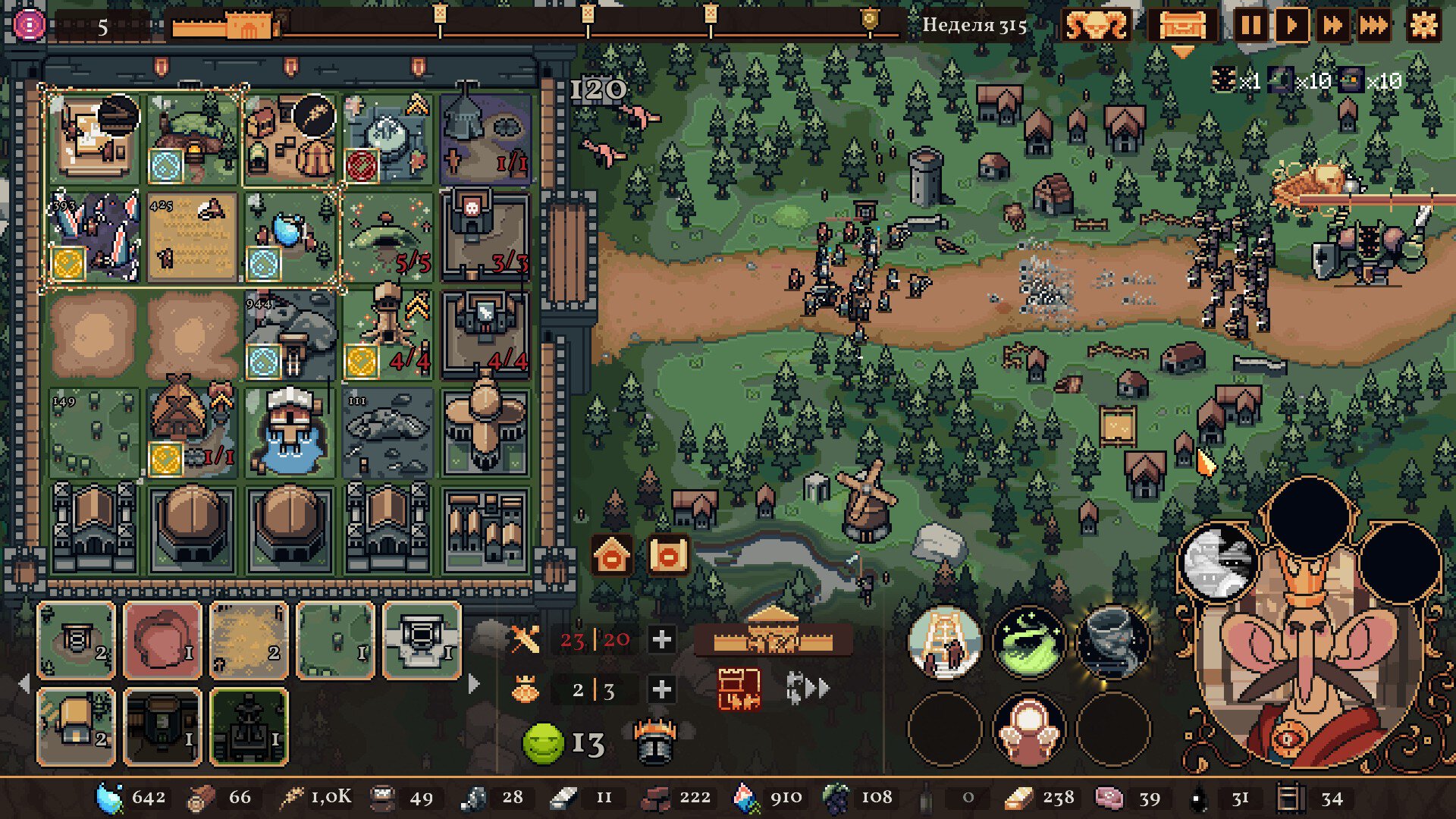Choose the wheat field building card
The width and height of the screenshot is (1456, 819).
(x=248, y=640)
